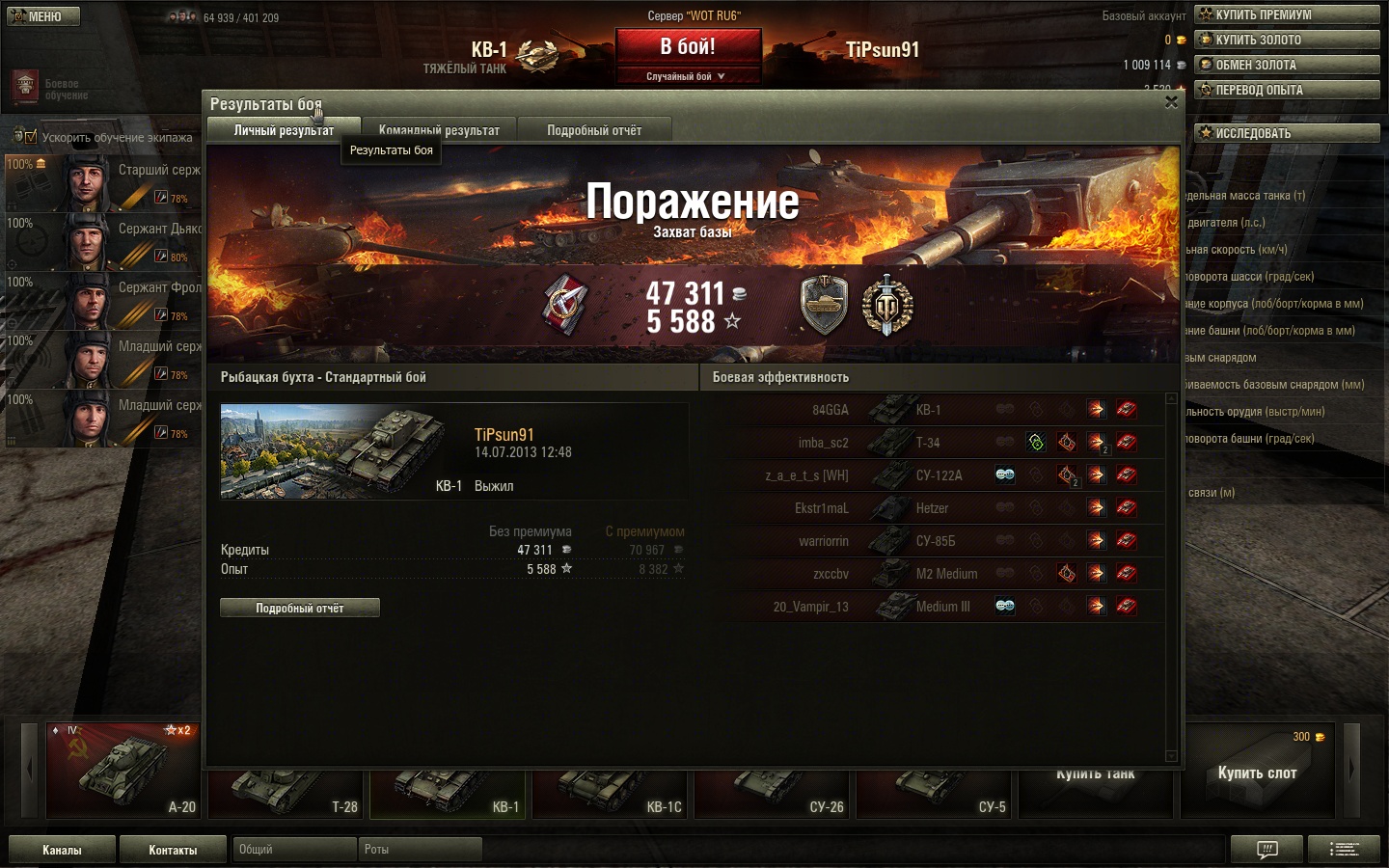Screen dimensions: 1389x868
Task: Select the Общий chat channel tab
Action: pos(294,850)
